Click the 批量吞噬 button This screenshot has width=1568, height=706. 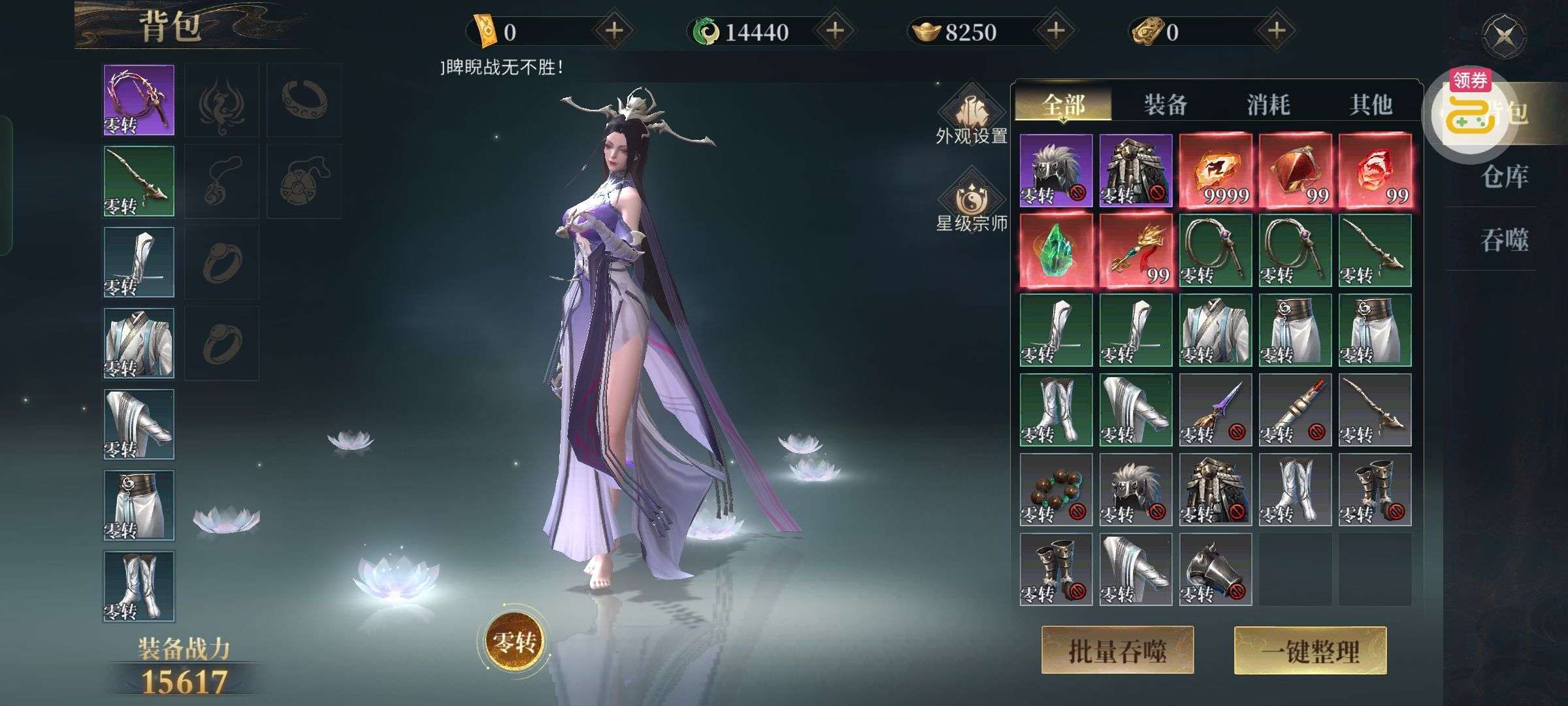point(1117,650)
